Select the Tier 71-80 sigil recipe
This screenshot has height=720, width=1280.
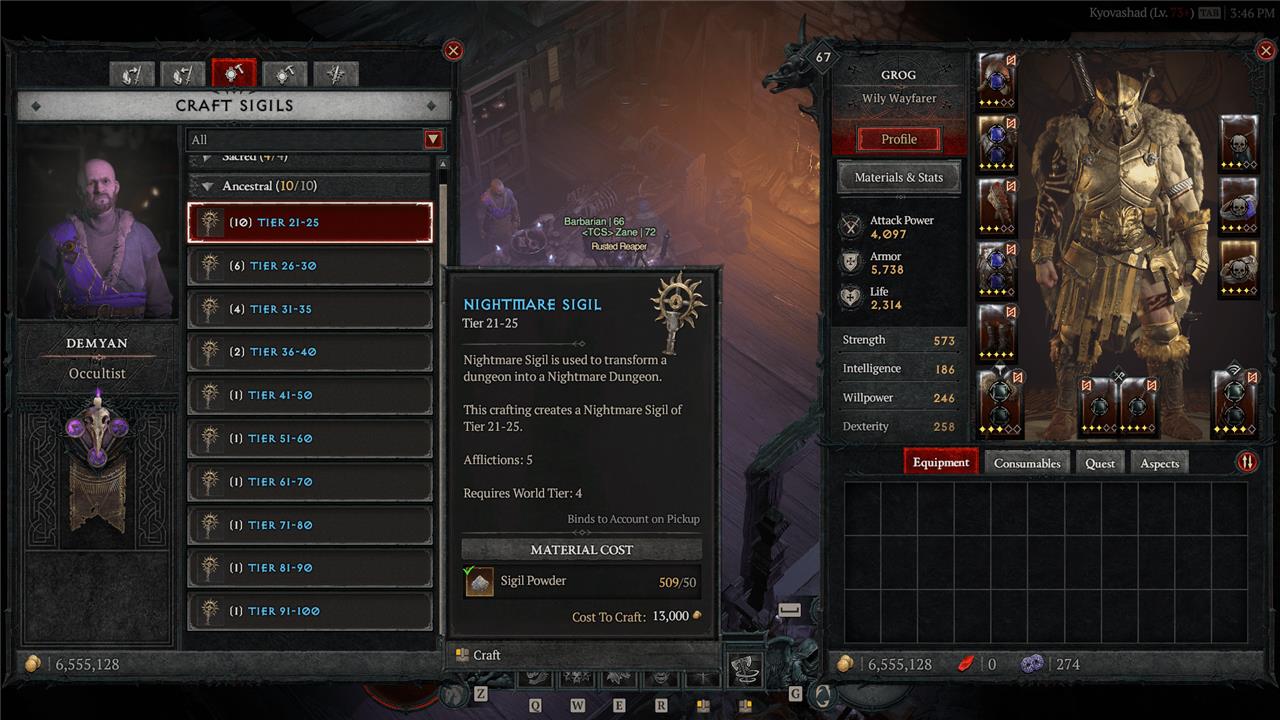tap(310, 525)
